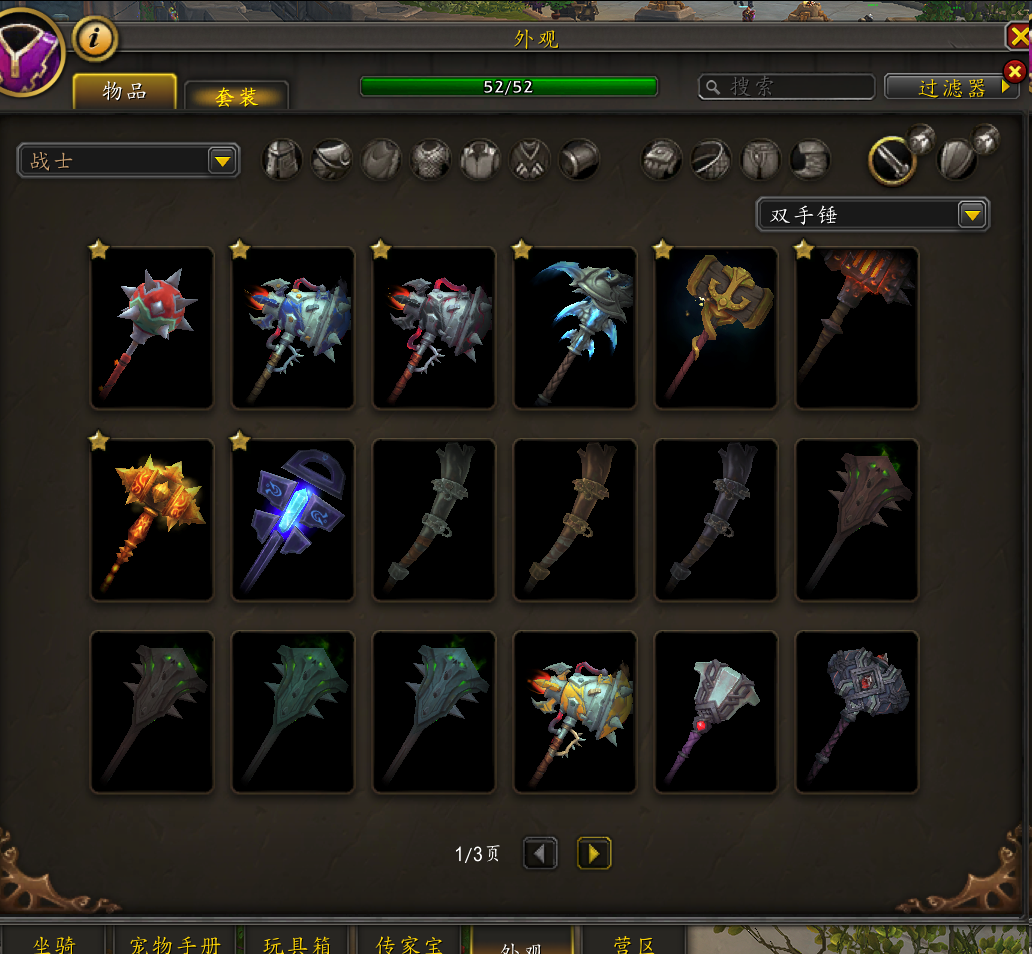Go to the next appearance page
Image resolution: width=1032 pixels, height=954 pixels.
[594, 853]
